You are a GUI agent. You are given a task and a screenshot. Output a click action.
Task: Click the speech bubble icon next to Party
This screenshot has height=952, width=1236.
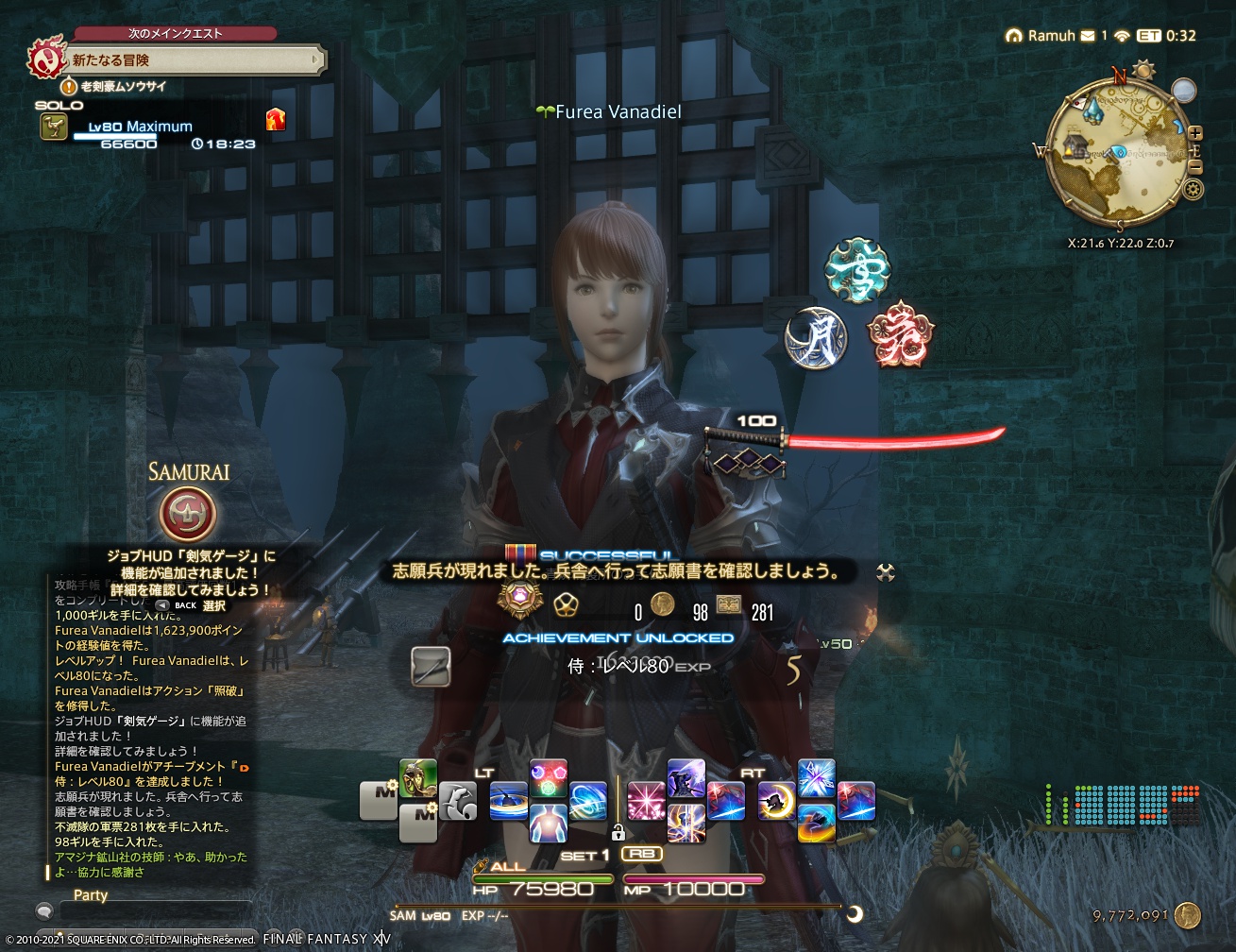(43, 910)
